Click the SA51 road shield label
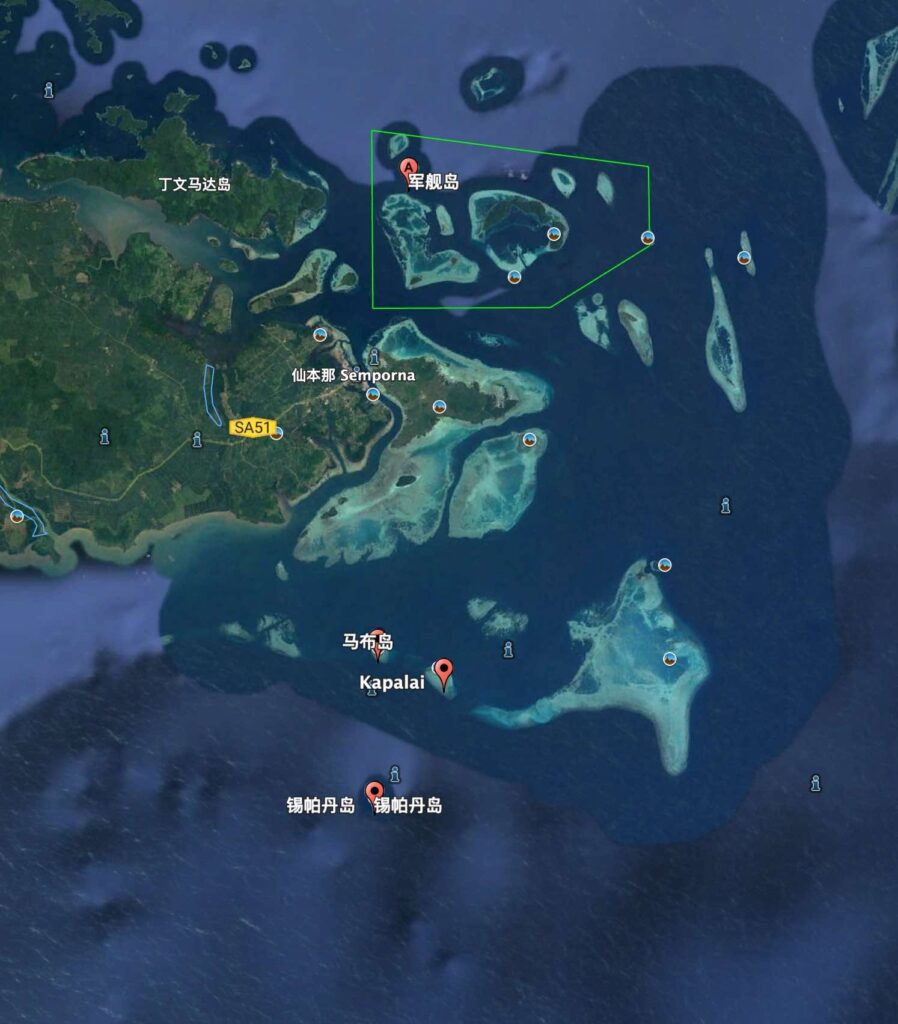The width and height of the screenshot is (898, 1024). pos(249,427)
